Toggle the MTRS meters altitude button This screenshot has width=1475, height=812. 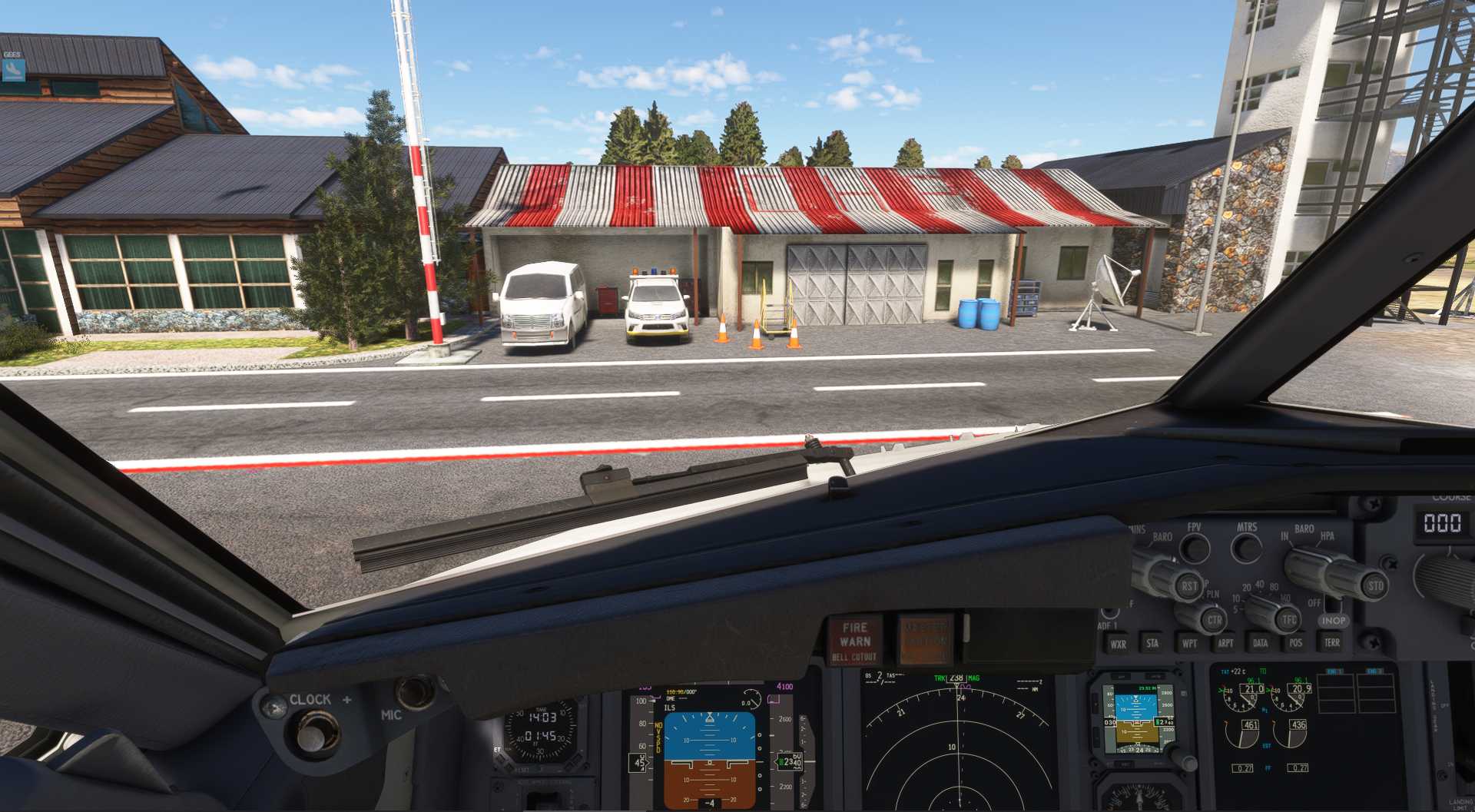point(1246,549)
